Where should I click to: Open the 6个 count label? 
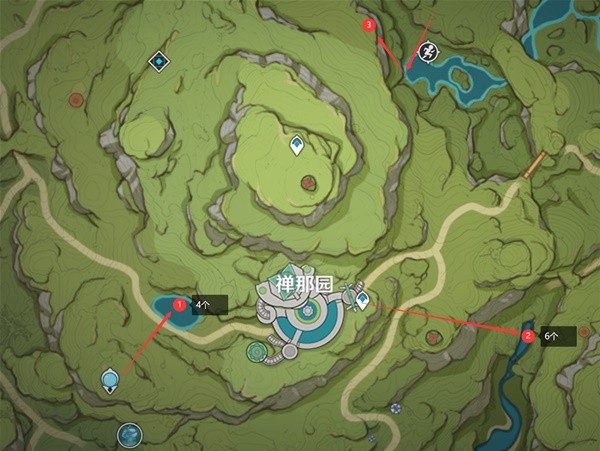pos(553,336)
